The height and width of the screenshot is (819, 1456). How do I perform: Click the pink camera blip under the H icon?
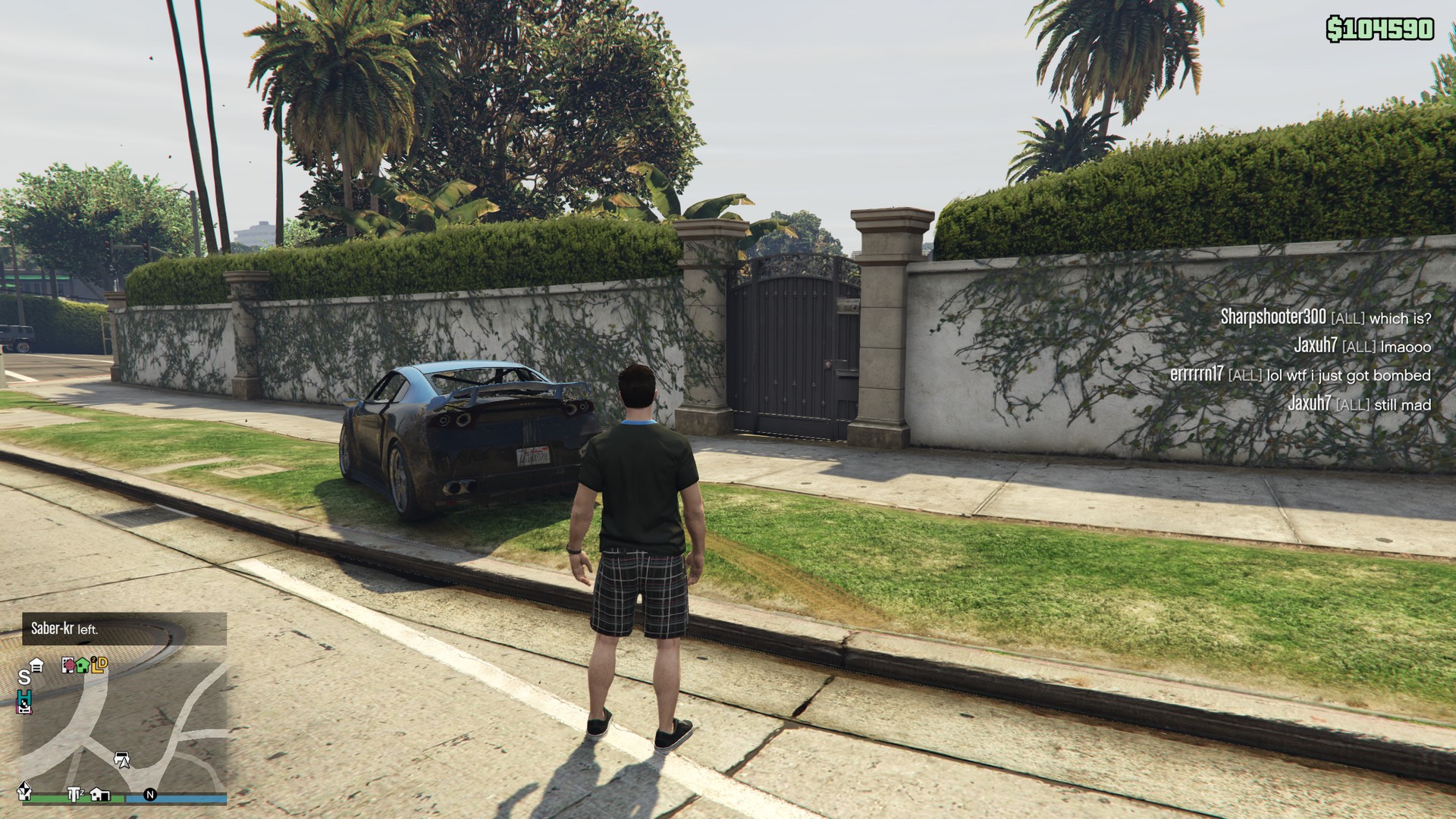pyautogui.click(x=24, y=708)
